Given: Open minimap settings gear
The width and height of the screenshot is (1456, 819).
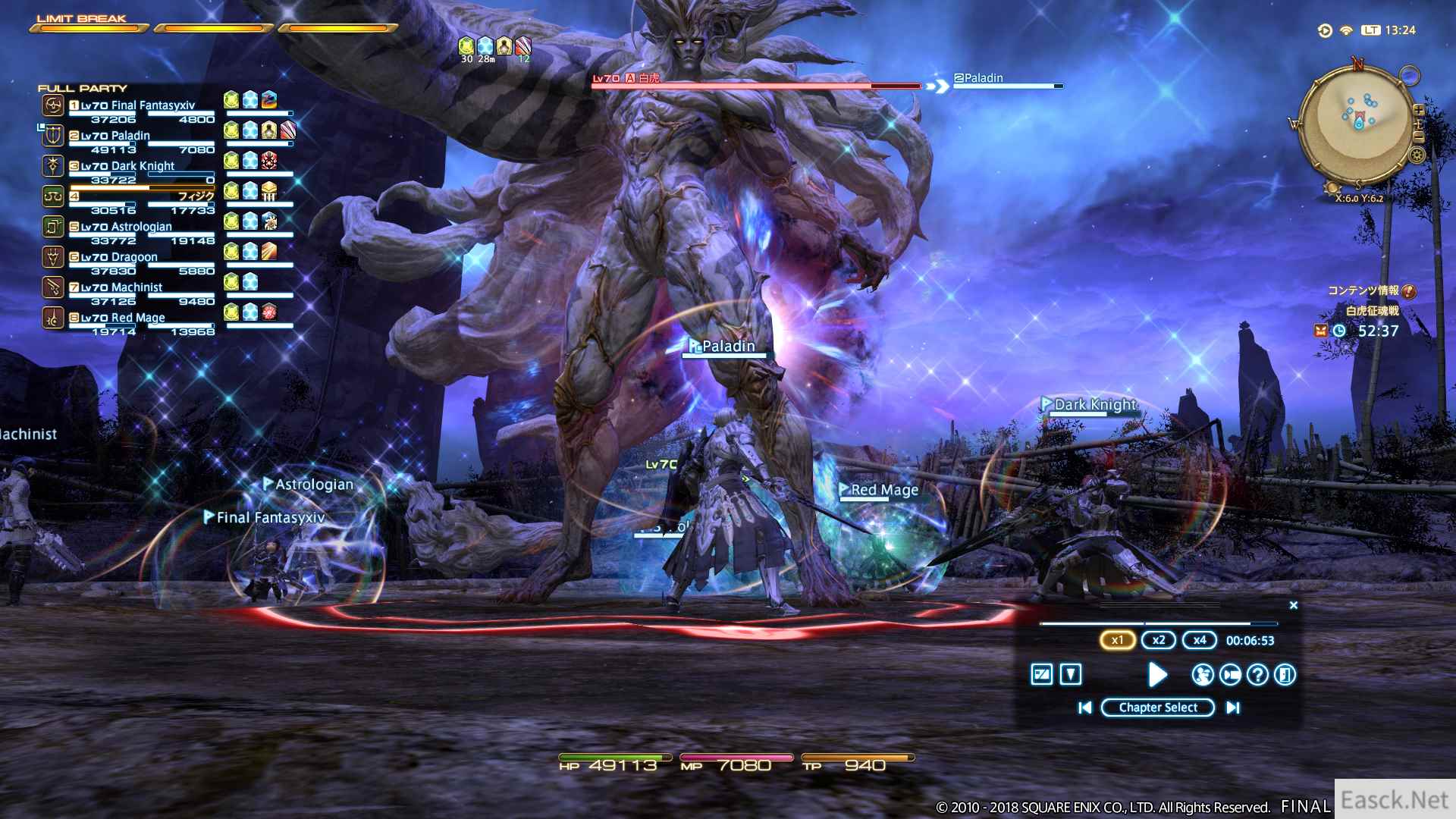Looking at the screenshot, I should (x=1417, y=155).
